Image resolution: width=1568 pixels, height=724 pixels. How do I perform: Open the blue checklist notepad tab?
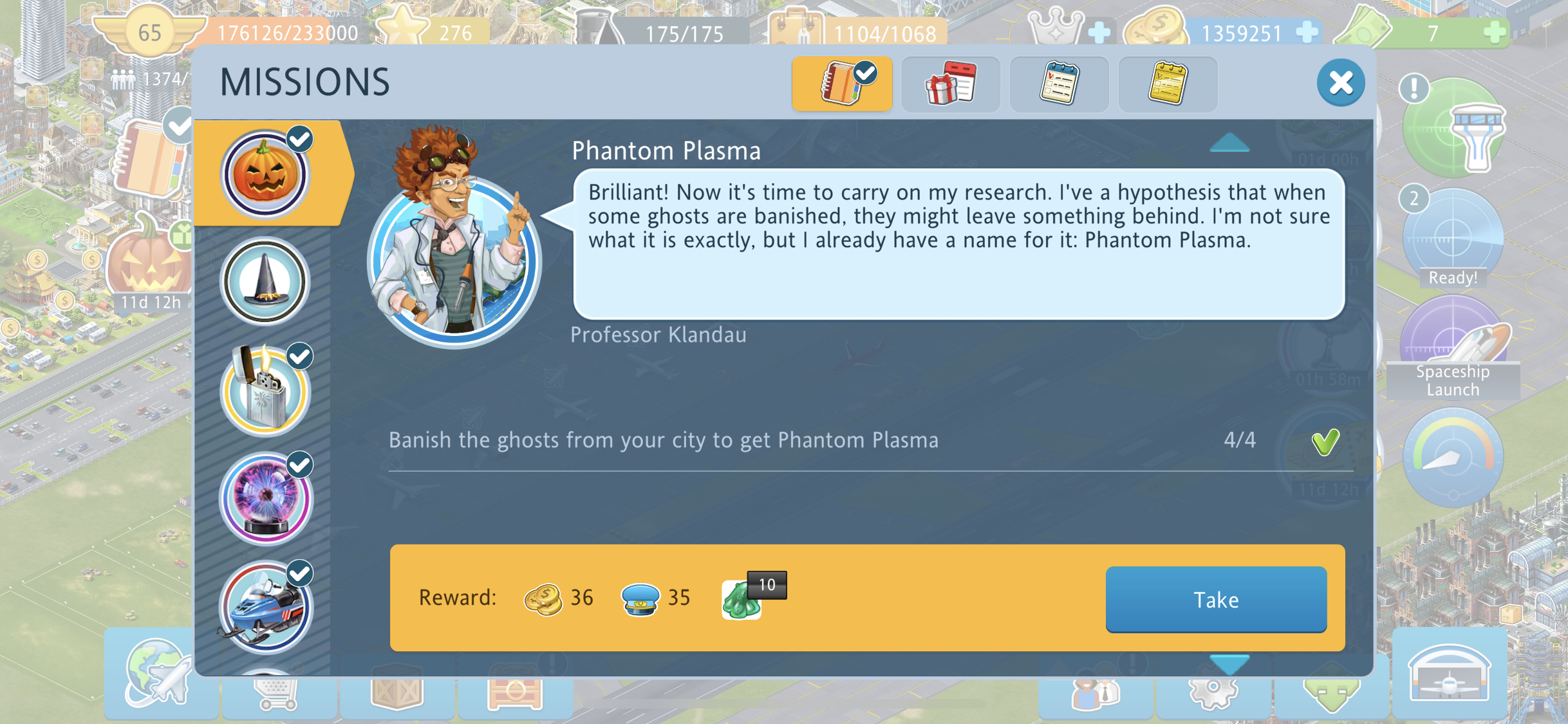click(1059, 84)
